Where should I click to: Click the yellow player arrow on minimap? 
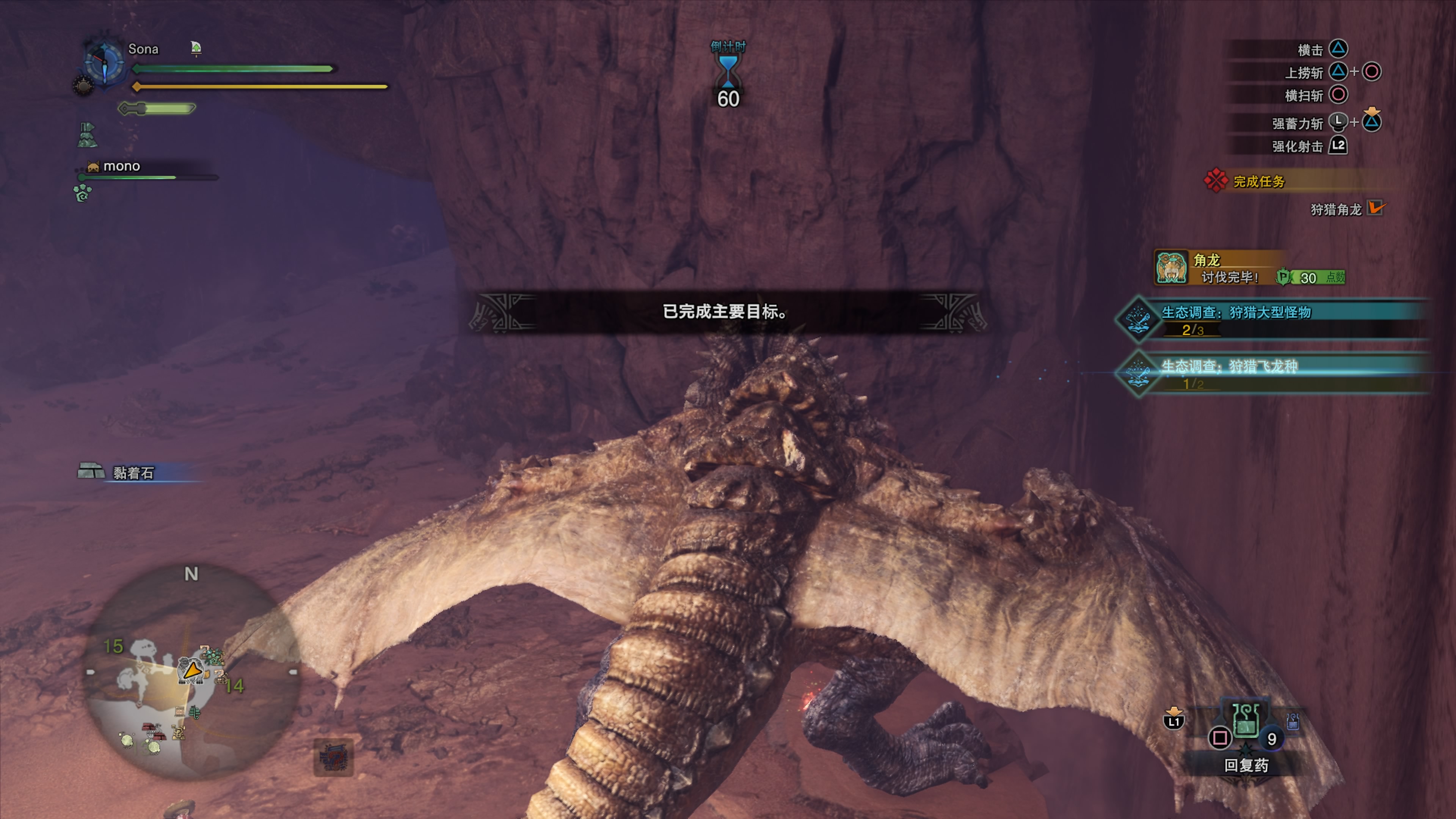192,671
